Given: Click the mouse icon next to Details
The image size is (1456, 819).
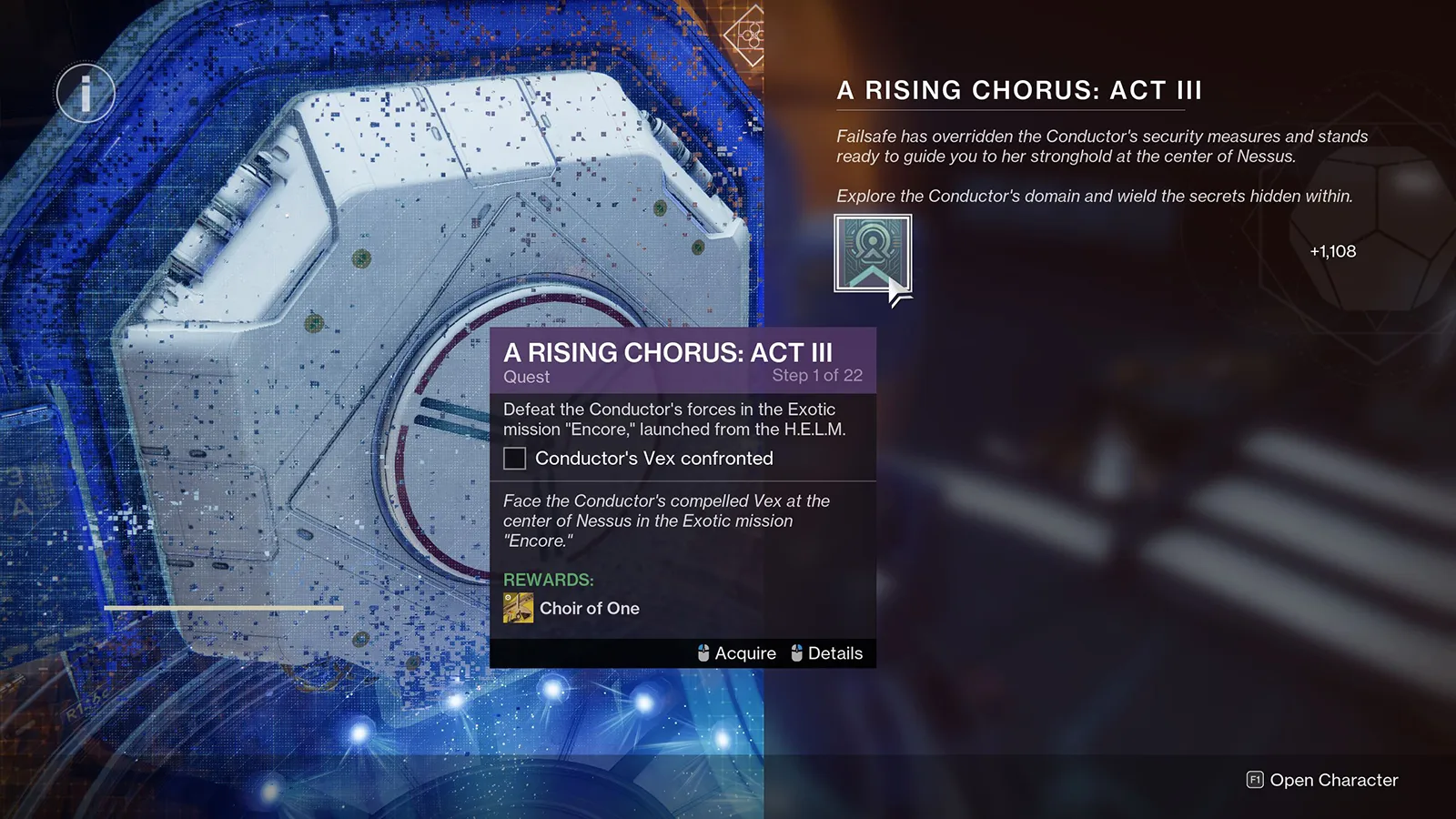Looking at the screenshot, I should pyautogui.click(x=796, y=652).
